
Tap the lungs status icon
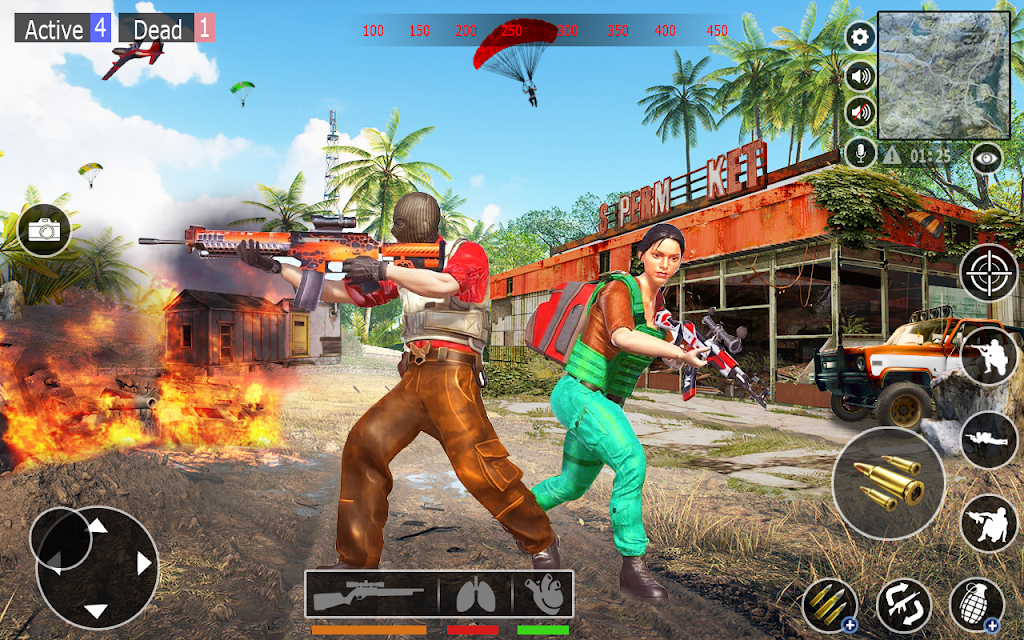coord(475,597)
